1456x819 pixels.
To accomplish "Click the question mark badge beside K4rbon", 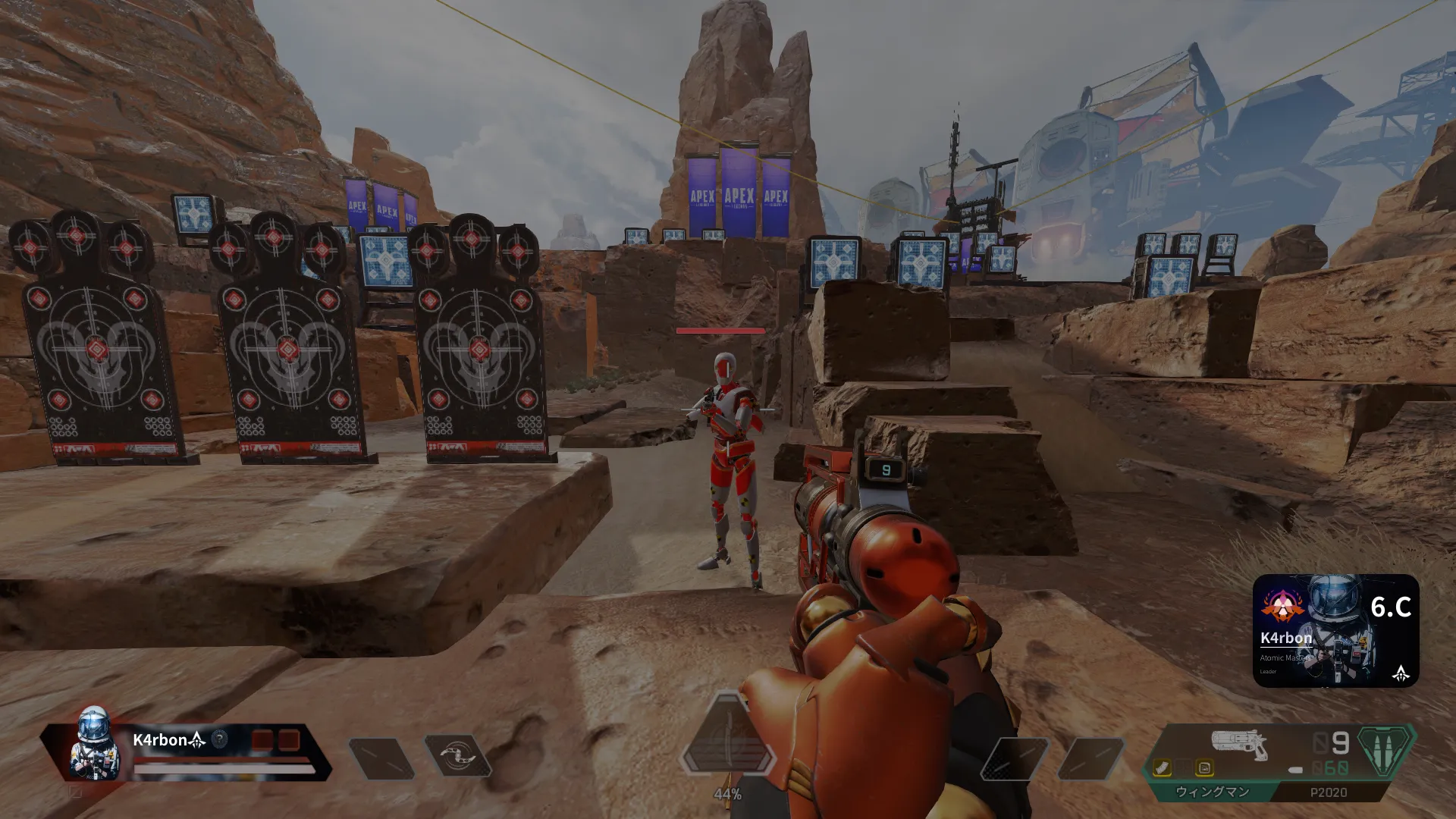I will pos(219,739).
